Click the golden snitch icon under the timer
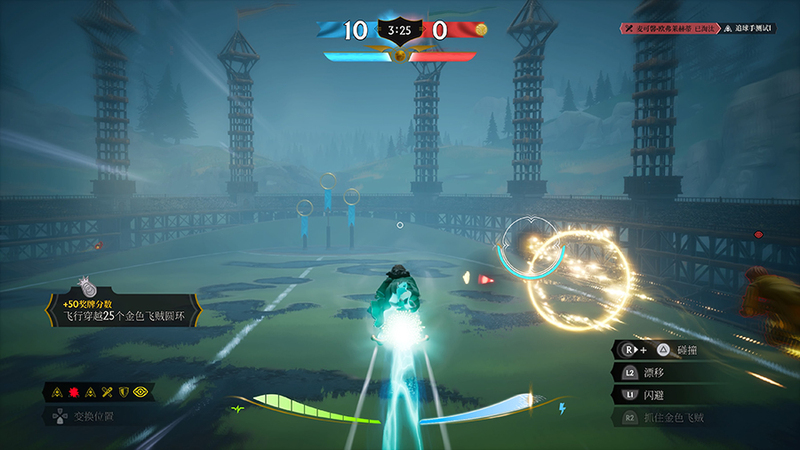This screenshot has width=800, height=450. (x=400, y=55)
